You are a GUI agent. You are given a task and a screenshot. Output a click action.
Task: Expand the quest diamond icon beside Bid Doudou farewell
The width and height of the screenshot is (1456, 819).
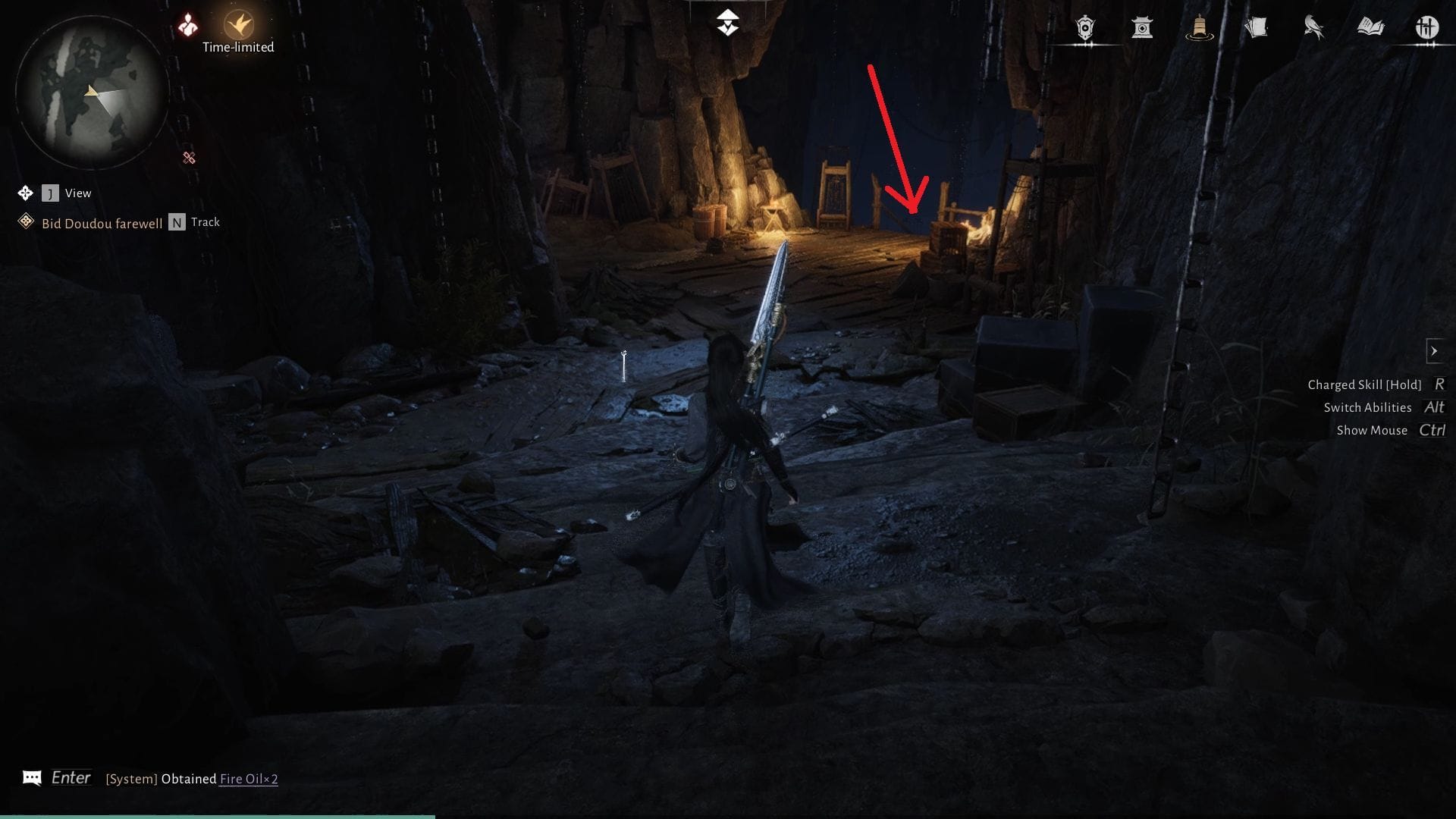tap(25, 221)
